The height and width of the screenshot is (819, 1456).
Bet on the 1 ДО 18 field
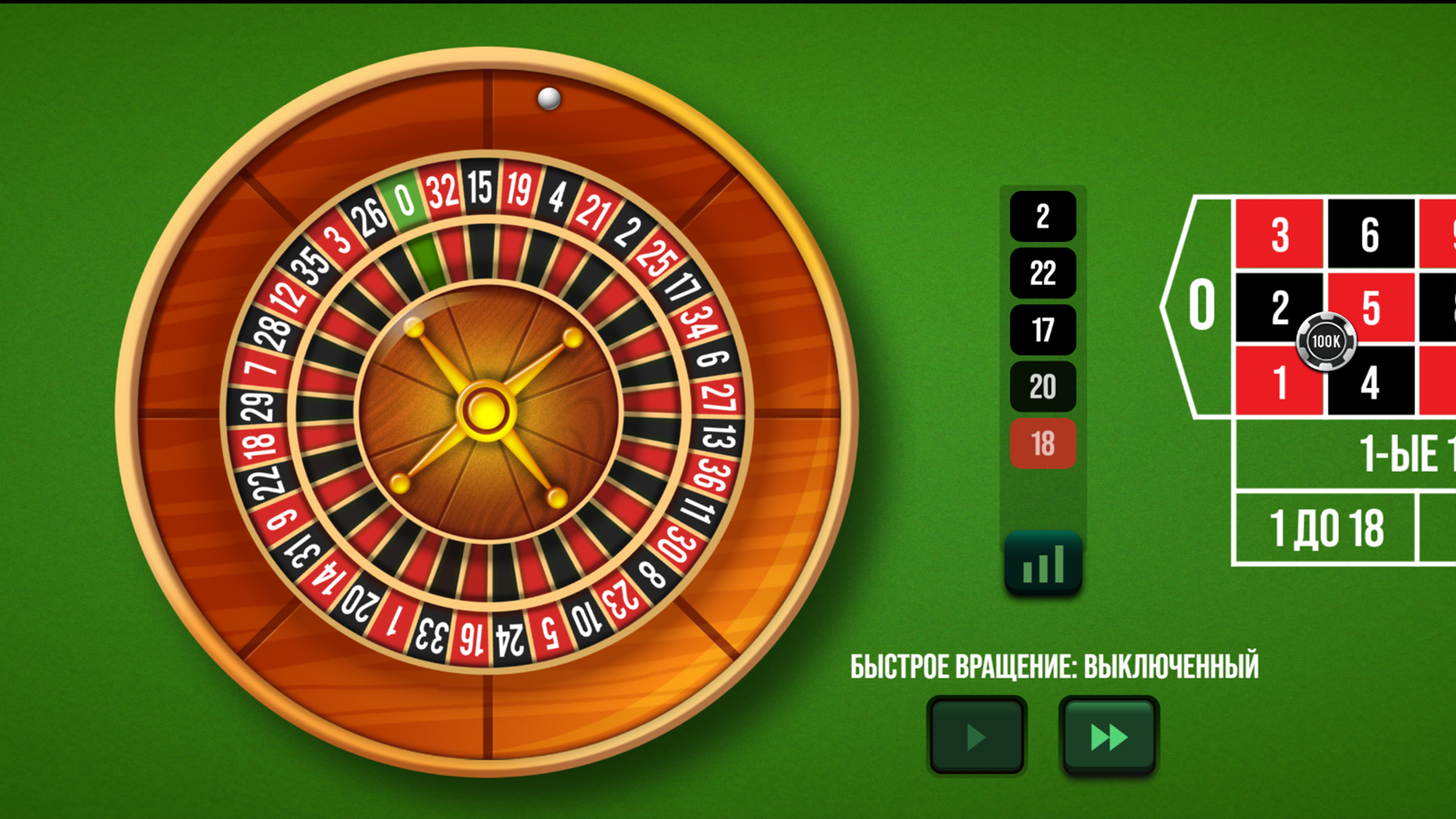1329,527
